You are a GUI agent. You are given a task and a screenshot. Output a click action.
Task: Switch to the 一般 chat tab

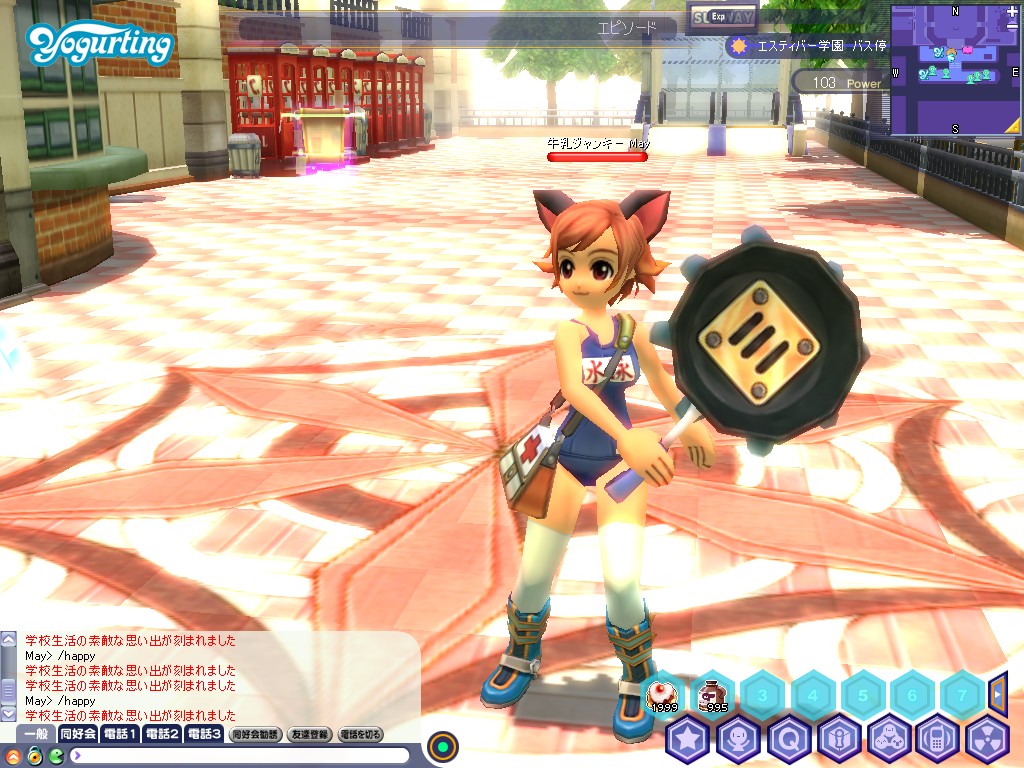click(35, 734)
